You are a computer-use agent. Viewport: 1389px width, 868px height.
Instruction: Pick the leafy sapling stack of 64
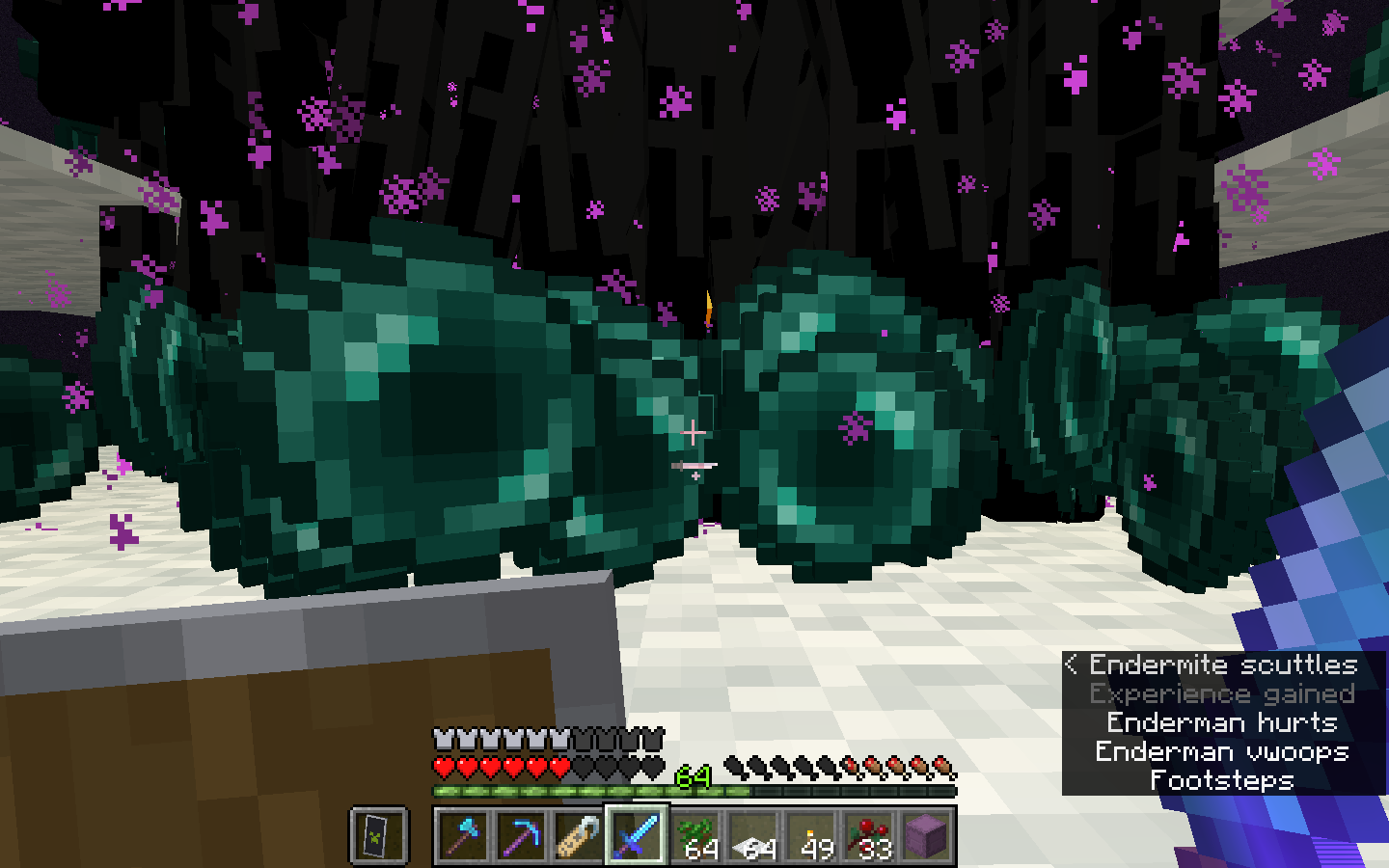[x=694, y=835]
